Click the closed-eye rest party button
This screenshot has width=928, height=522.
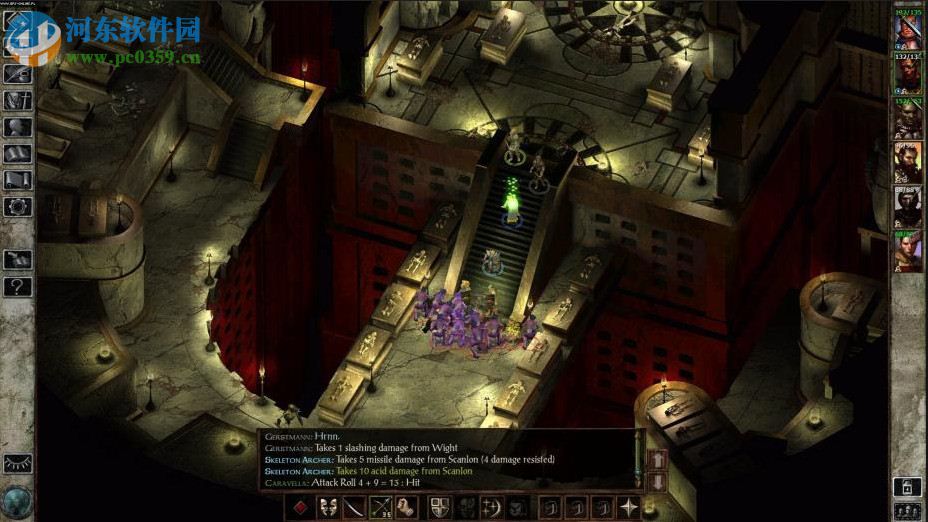pyautogui.click(x=18, y=464)
